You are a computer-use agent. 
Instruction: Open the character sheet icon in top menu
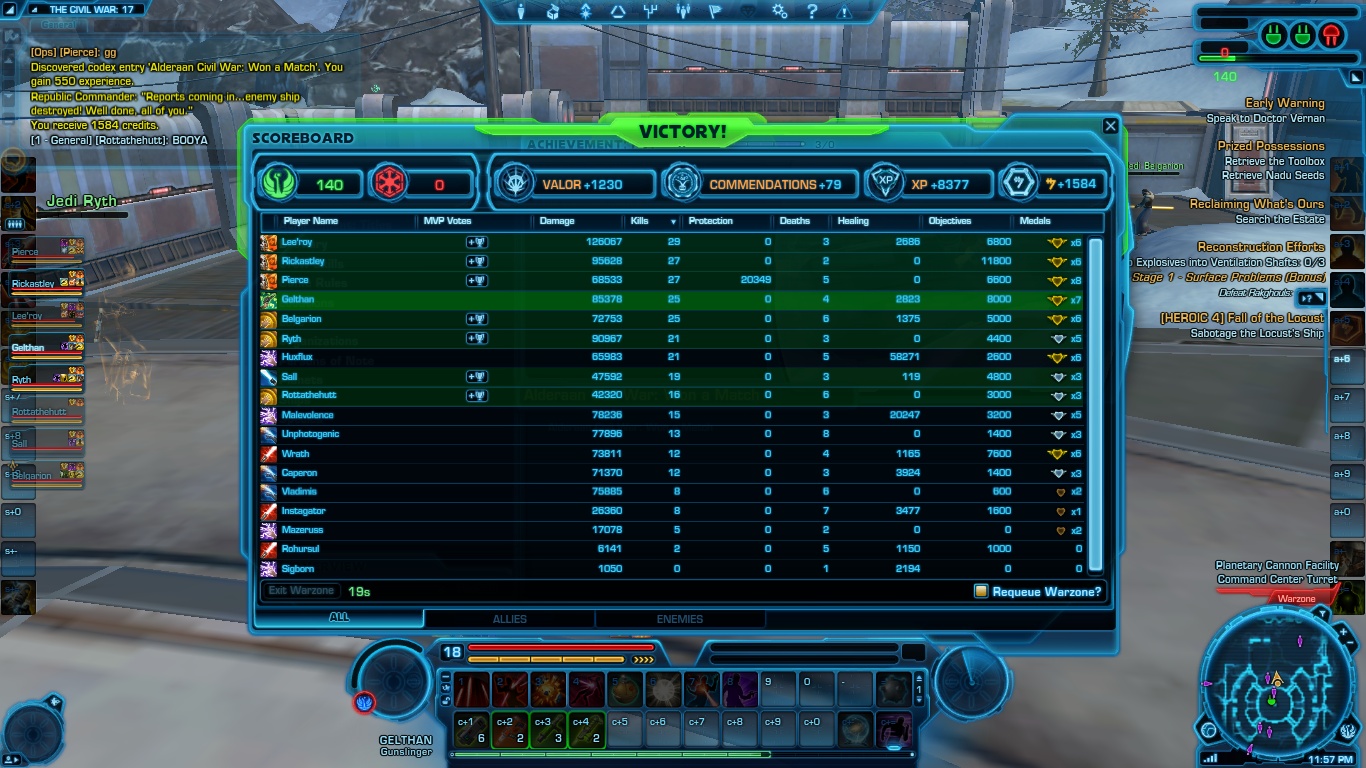519,12
